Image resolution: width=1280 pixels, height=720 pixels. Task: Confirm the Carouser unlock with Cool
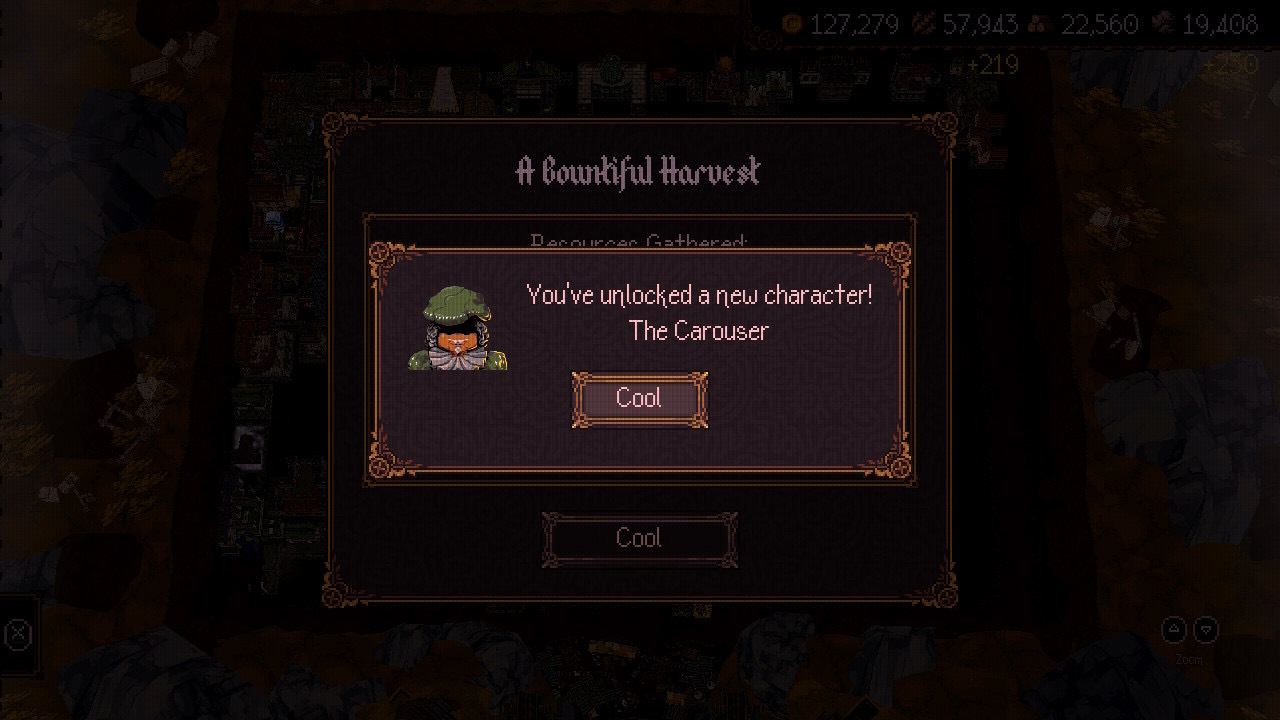[x=639, y=399]
